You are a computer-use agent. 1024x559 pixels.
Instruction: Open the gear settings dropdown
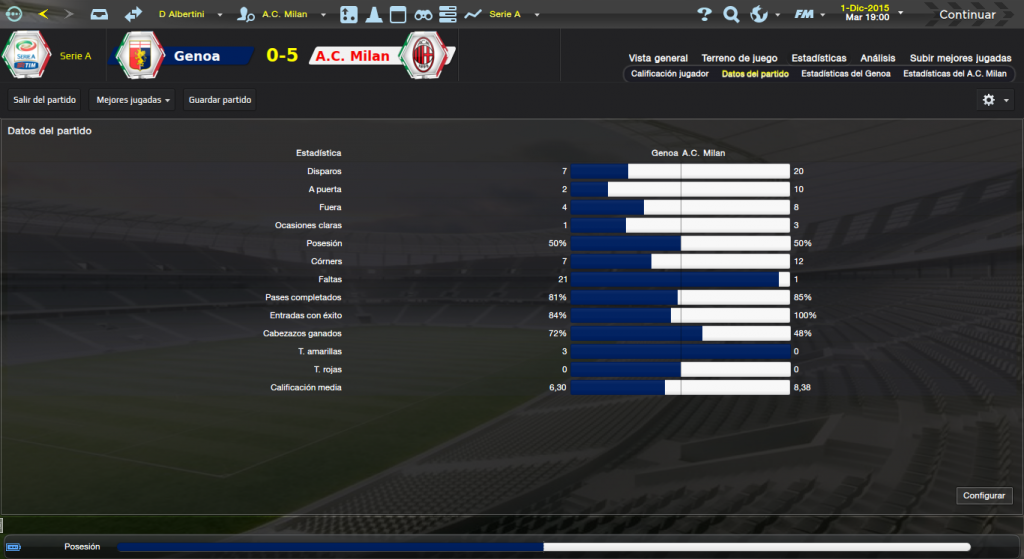(994, 100)
